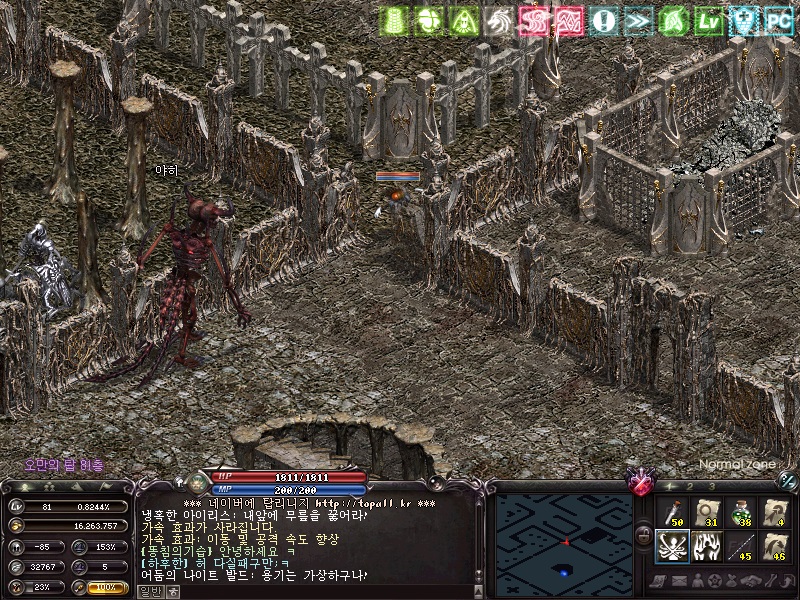Image resolution: width=800 pixels, height=600 pixels.
Task: Use the ring scroll with count 31
Action: [707, 514]
